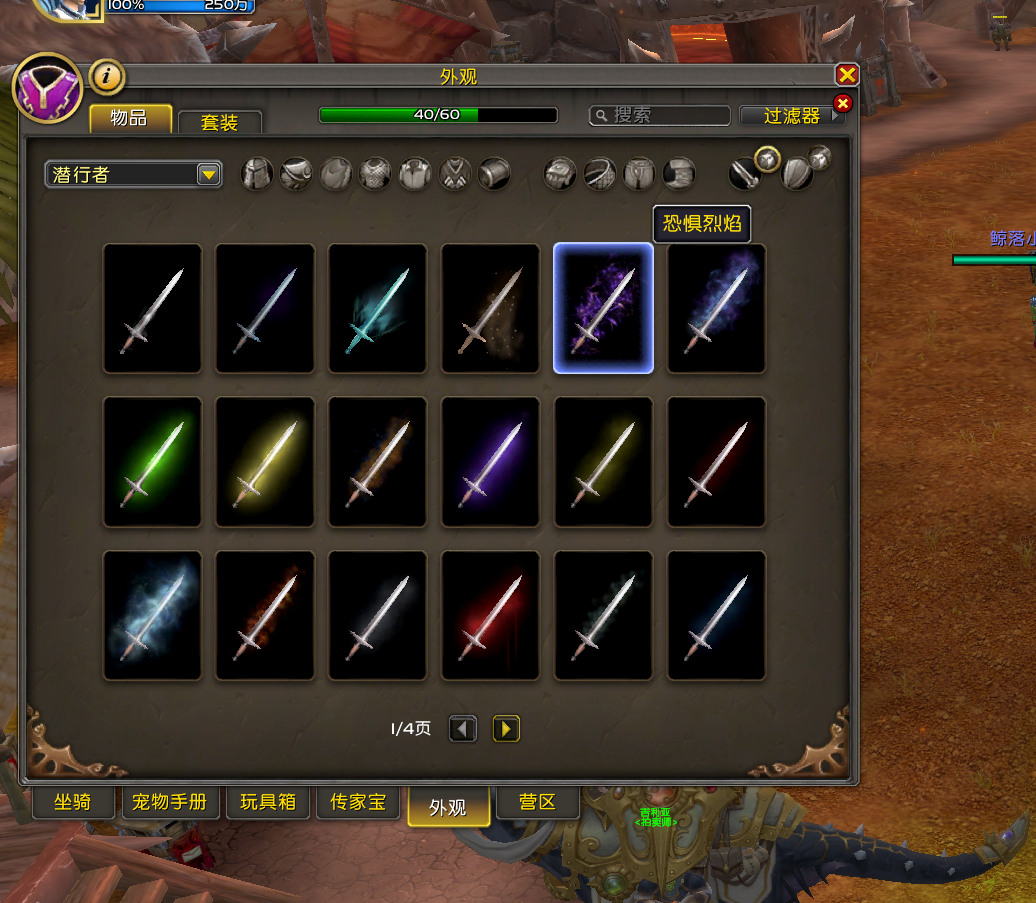Open the 玩具箱 toy box tab
The height and width of the screenshot is (903, 1036).
coord(268,802)
